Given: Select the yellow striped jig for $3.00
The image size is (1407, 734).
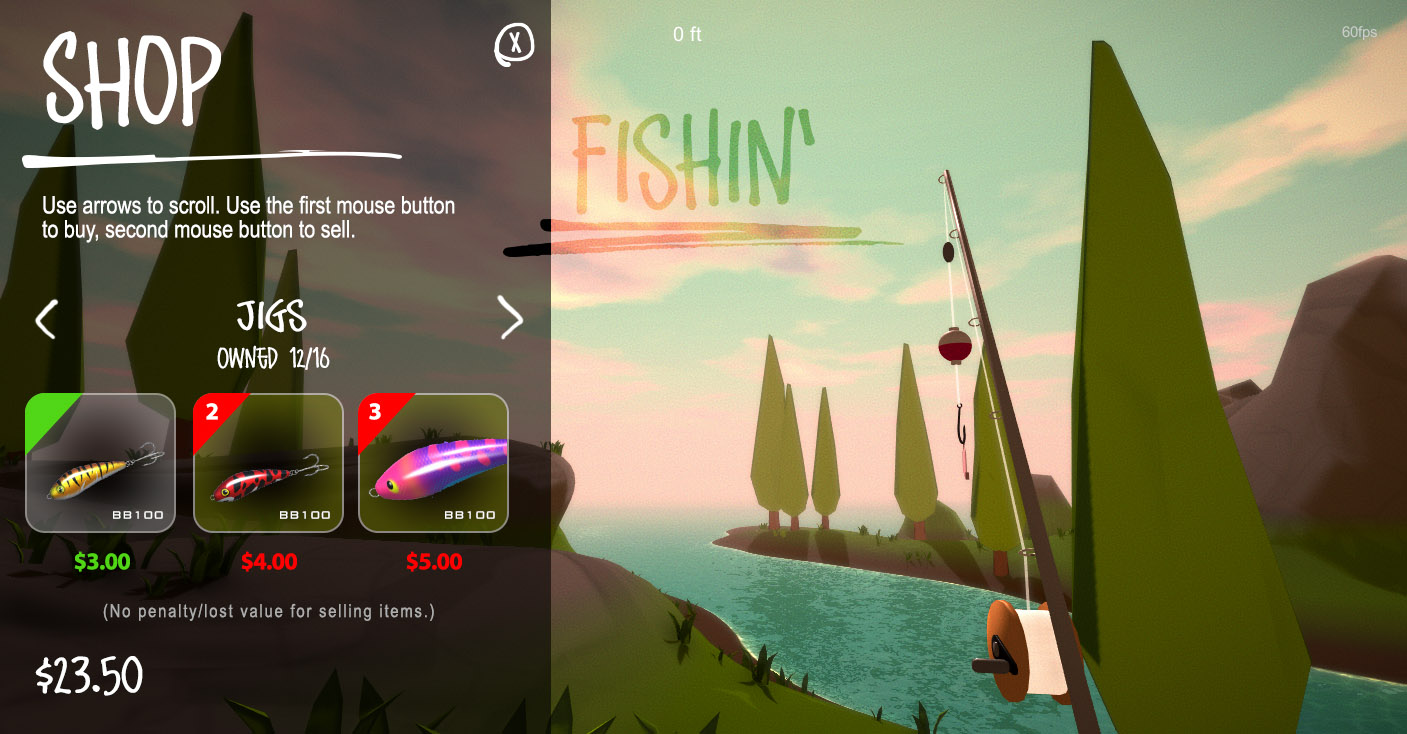Looking at the screenshot, I should pyautogui.click(x=100, y=462).
